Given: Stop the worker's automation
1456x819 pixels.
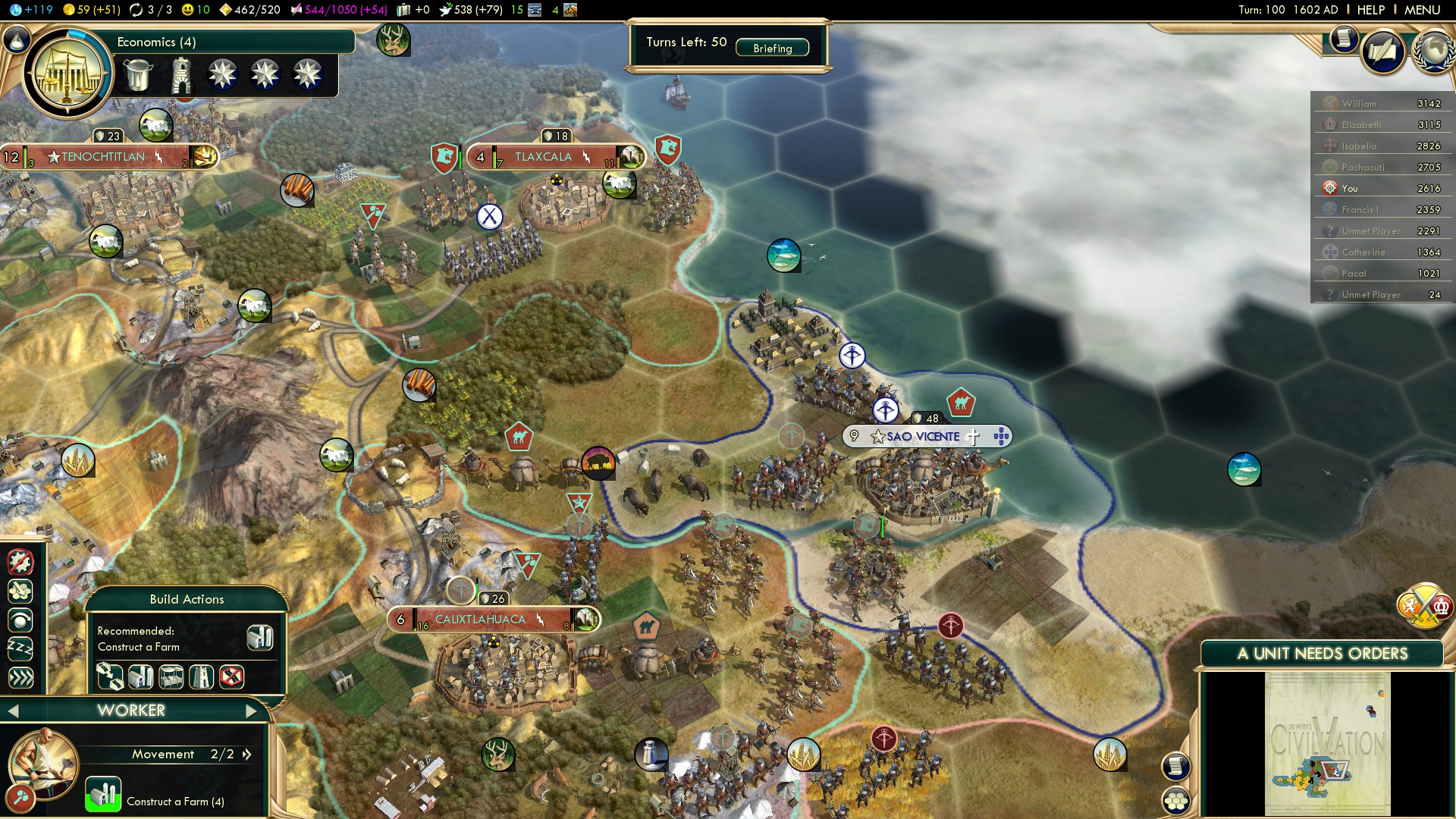Looking at the screenshot, I should [20, 562].
